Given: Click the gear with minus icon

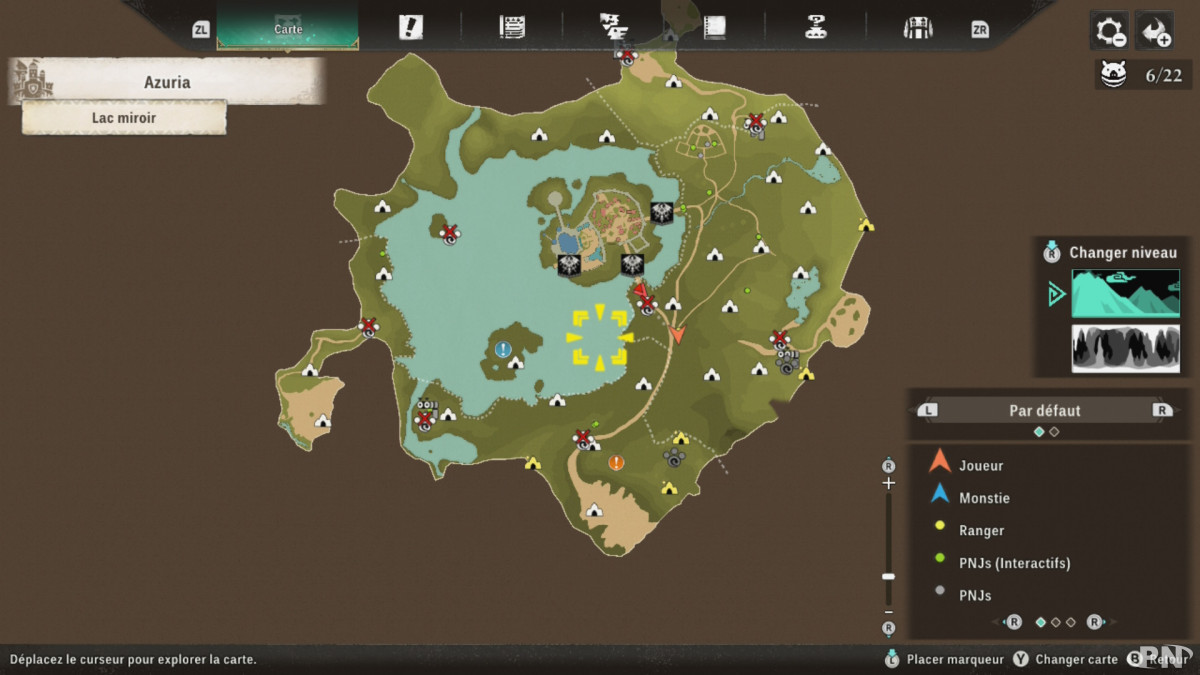Looking at the screenshot, I should click(x=1110, y=31).
